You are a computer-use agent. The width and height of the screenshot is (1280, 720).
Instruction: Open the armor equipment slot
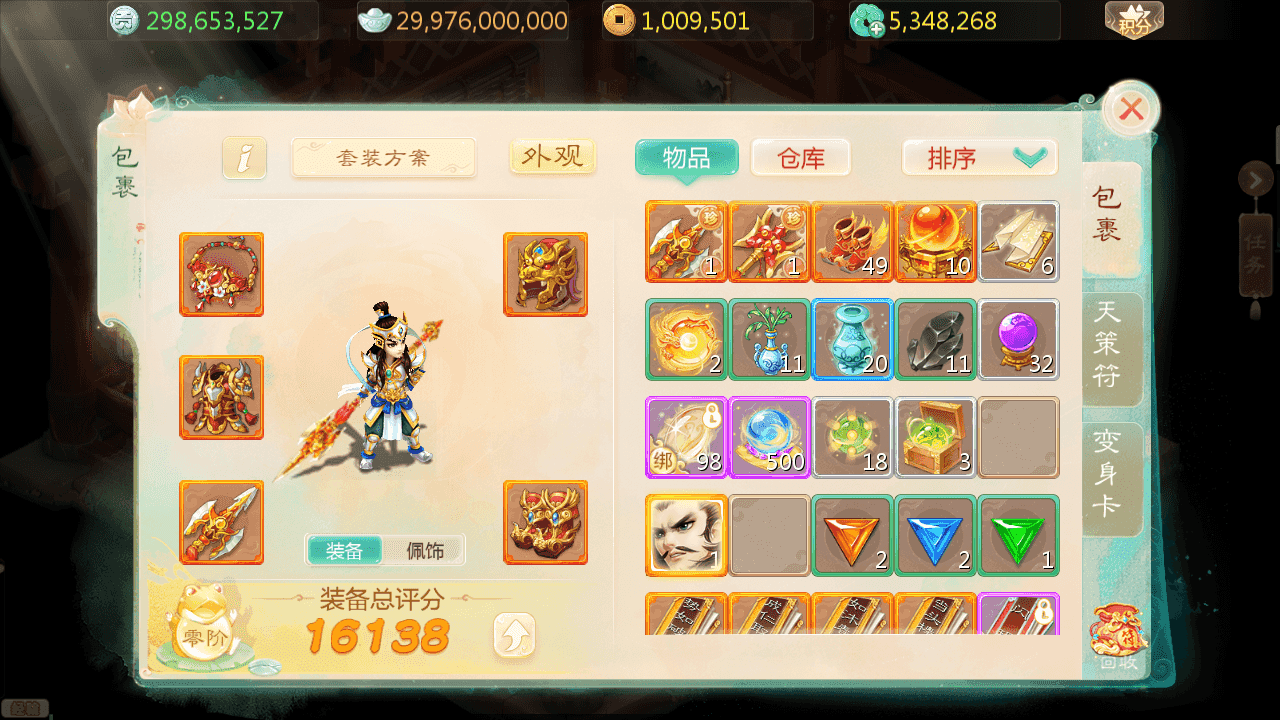[221, 397]
